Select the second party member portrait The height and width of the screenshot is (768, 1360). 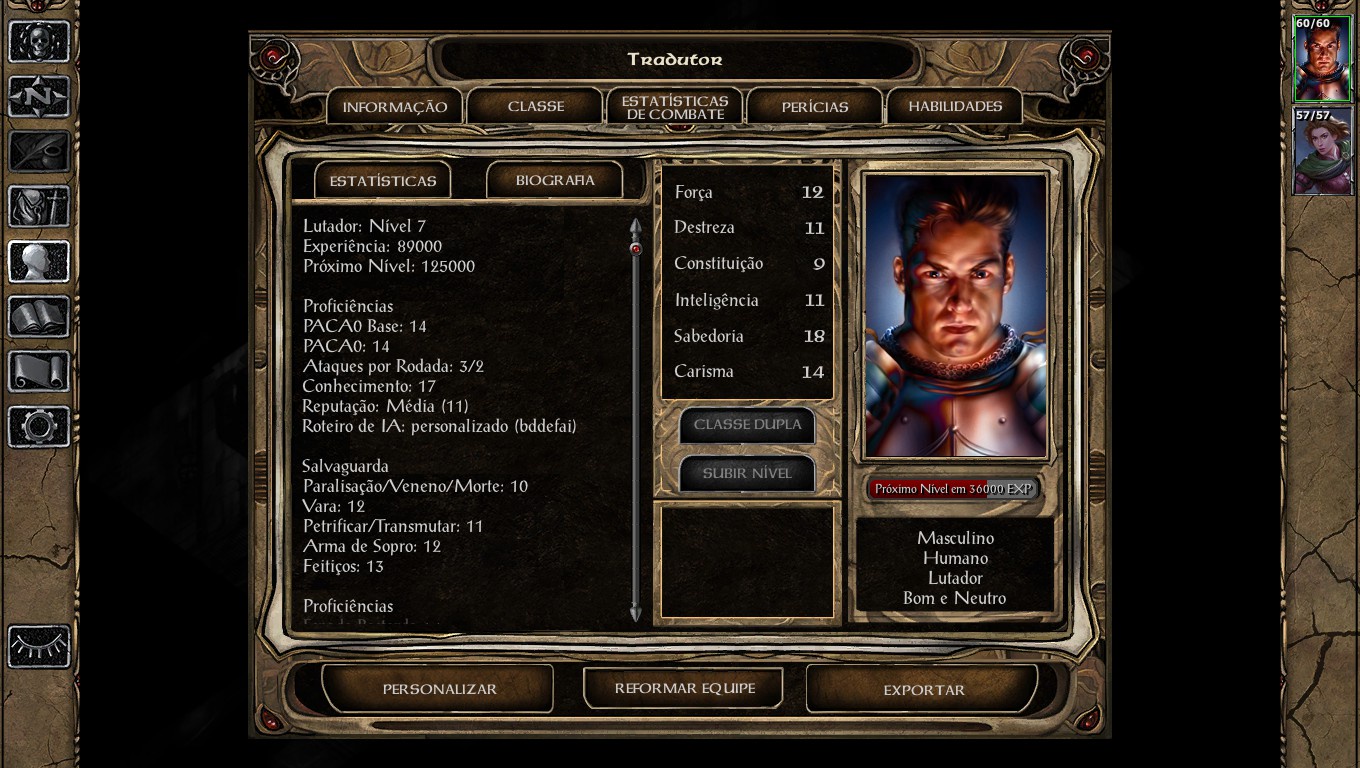tap(1322, 152)
